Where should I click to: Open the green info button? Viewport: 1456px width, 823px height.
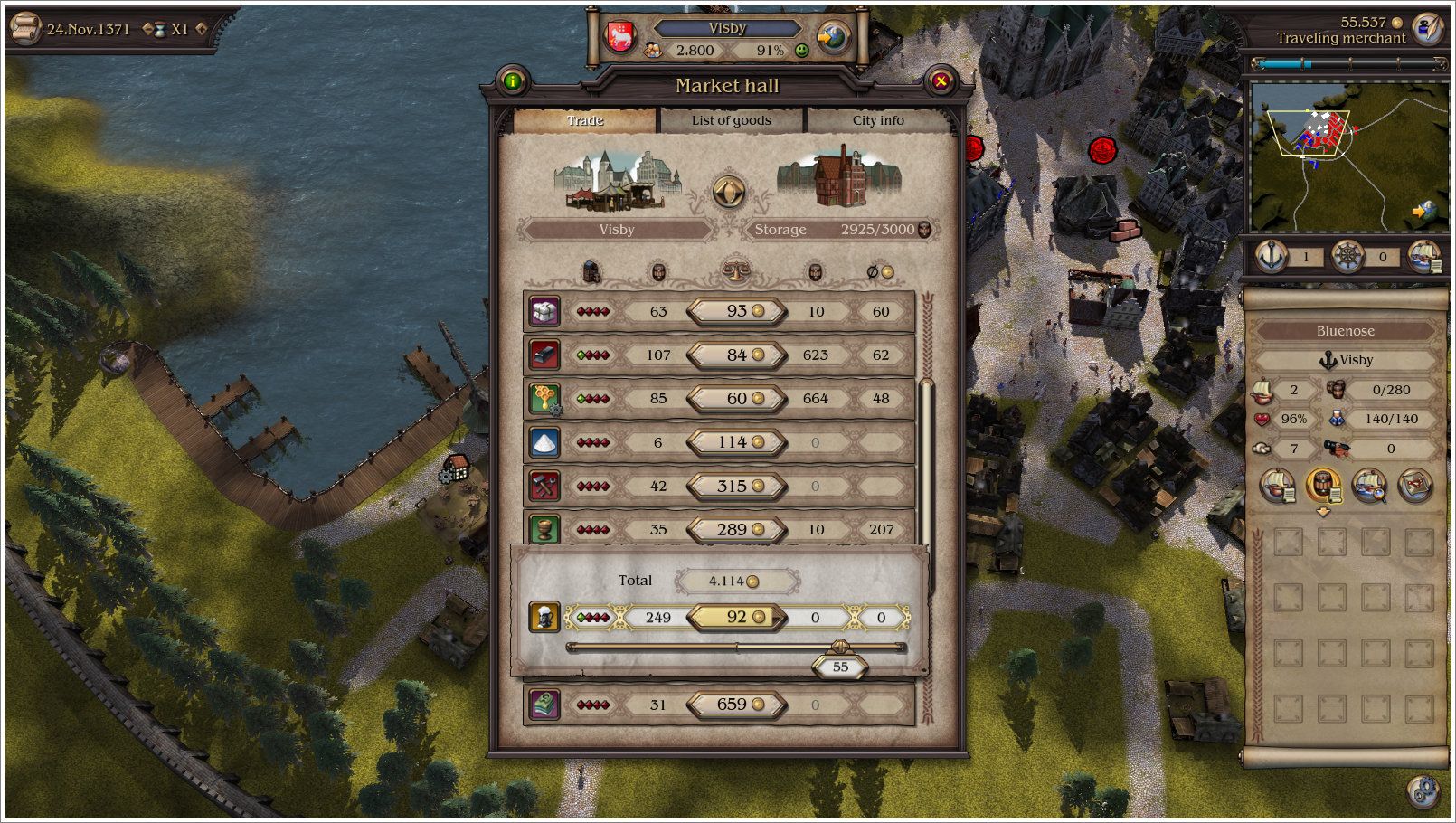tap(513, 81)
